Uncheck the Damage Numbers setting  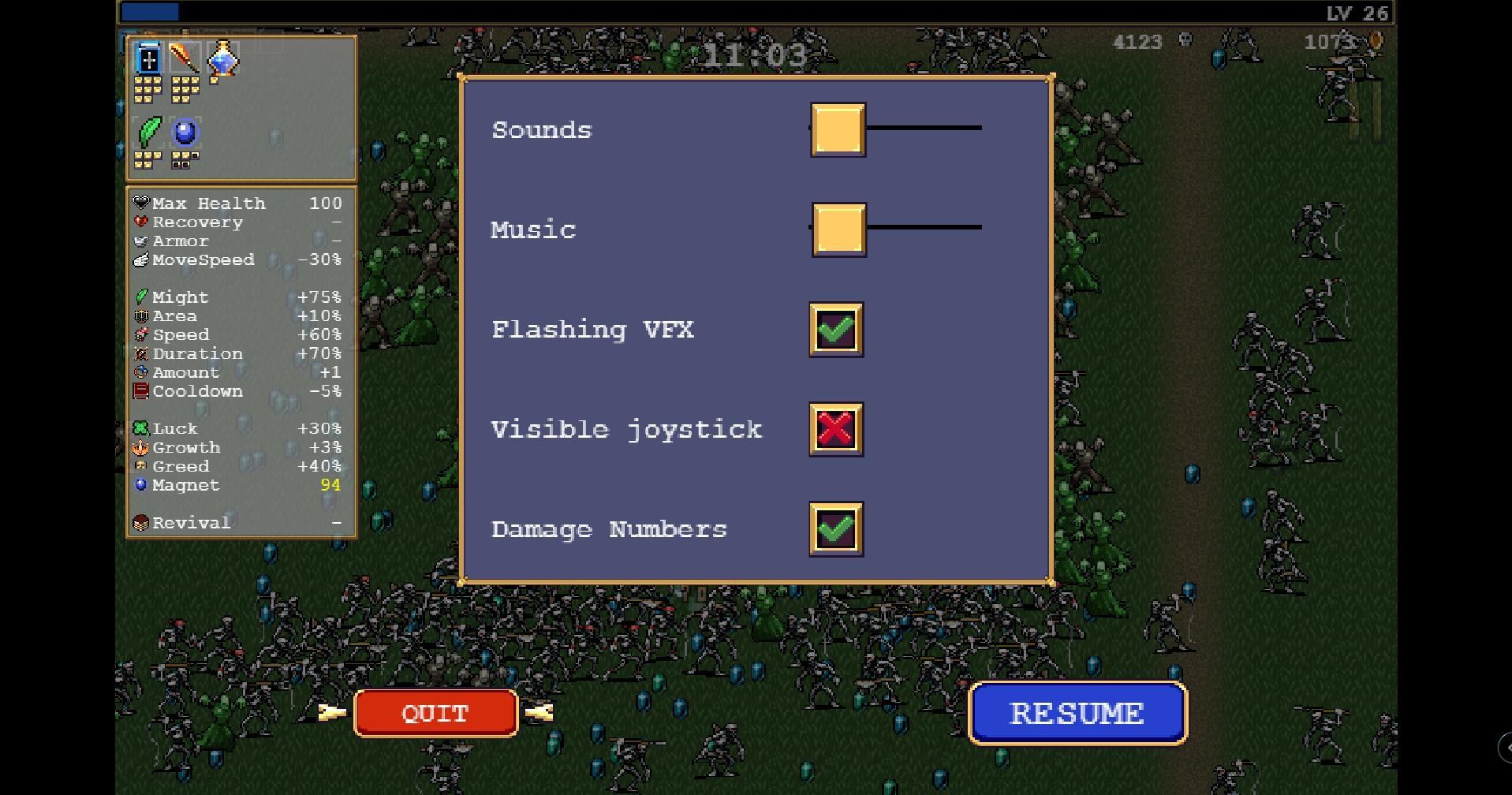tap(836, 529)
